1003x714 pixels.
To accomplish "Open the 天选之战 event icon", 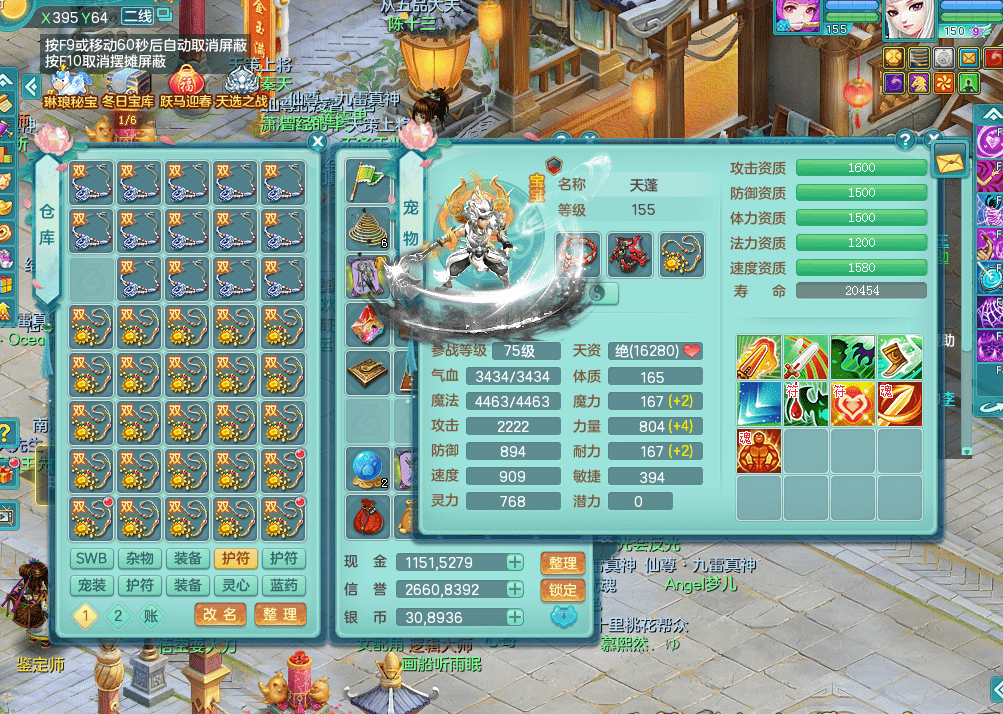I will [x=241, y=84].
